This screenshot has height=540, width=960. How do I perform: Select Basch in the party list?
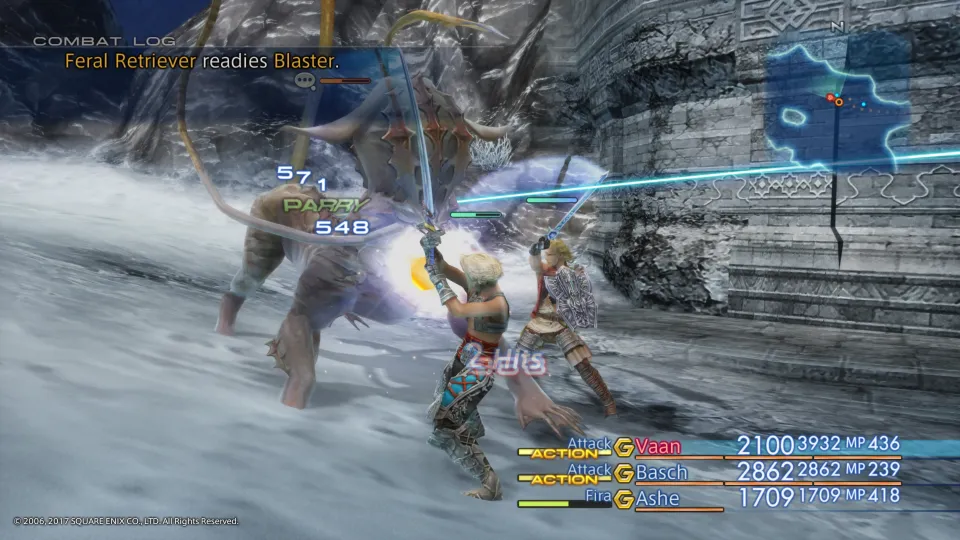pyautogui.click(x=661, y=472)
